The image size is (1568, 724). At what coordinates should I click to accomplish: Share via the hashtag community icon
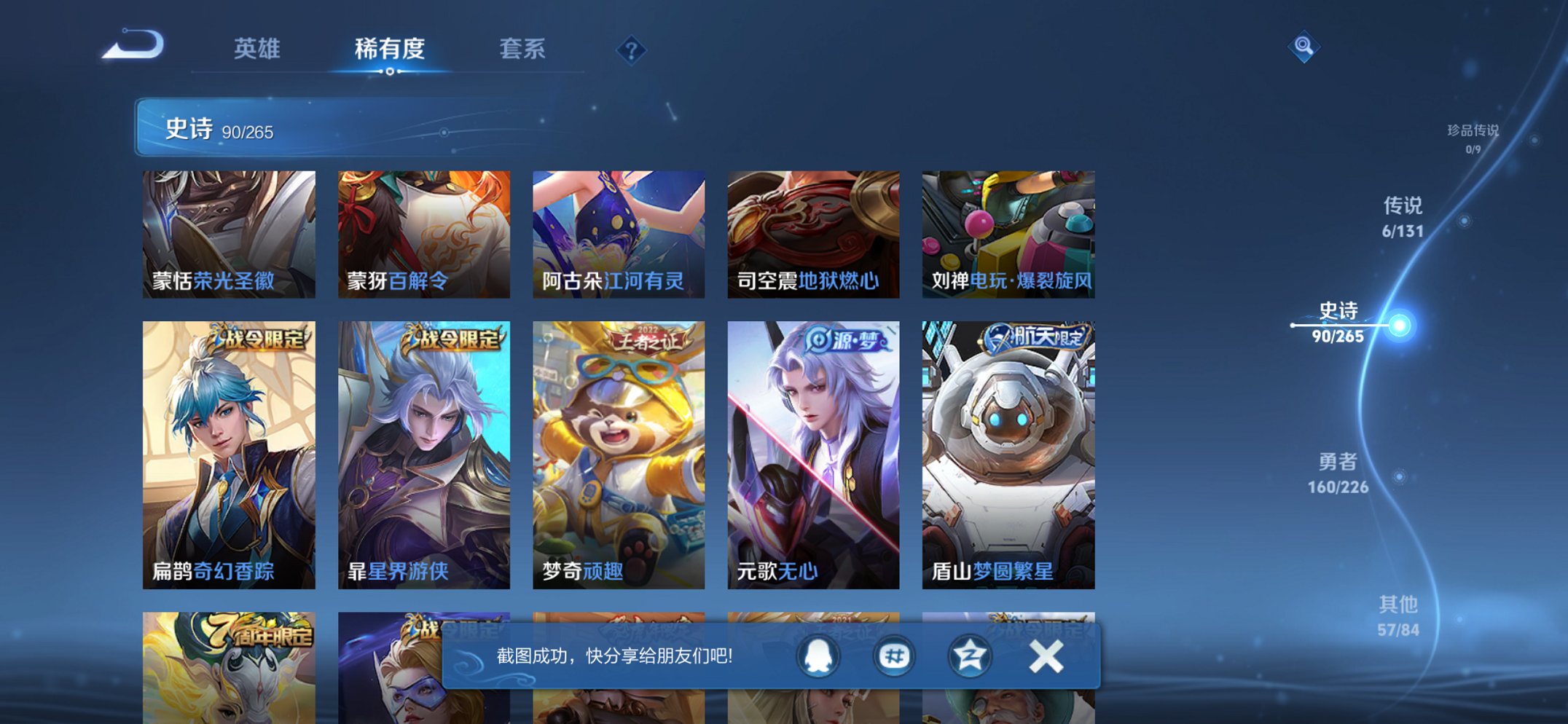(x=894, y=656)
